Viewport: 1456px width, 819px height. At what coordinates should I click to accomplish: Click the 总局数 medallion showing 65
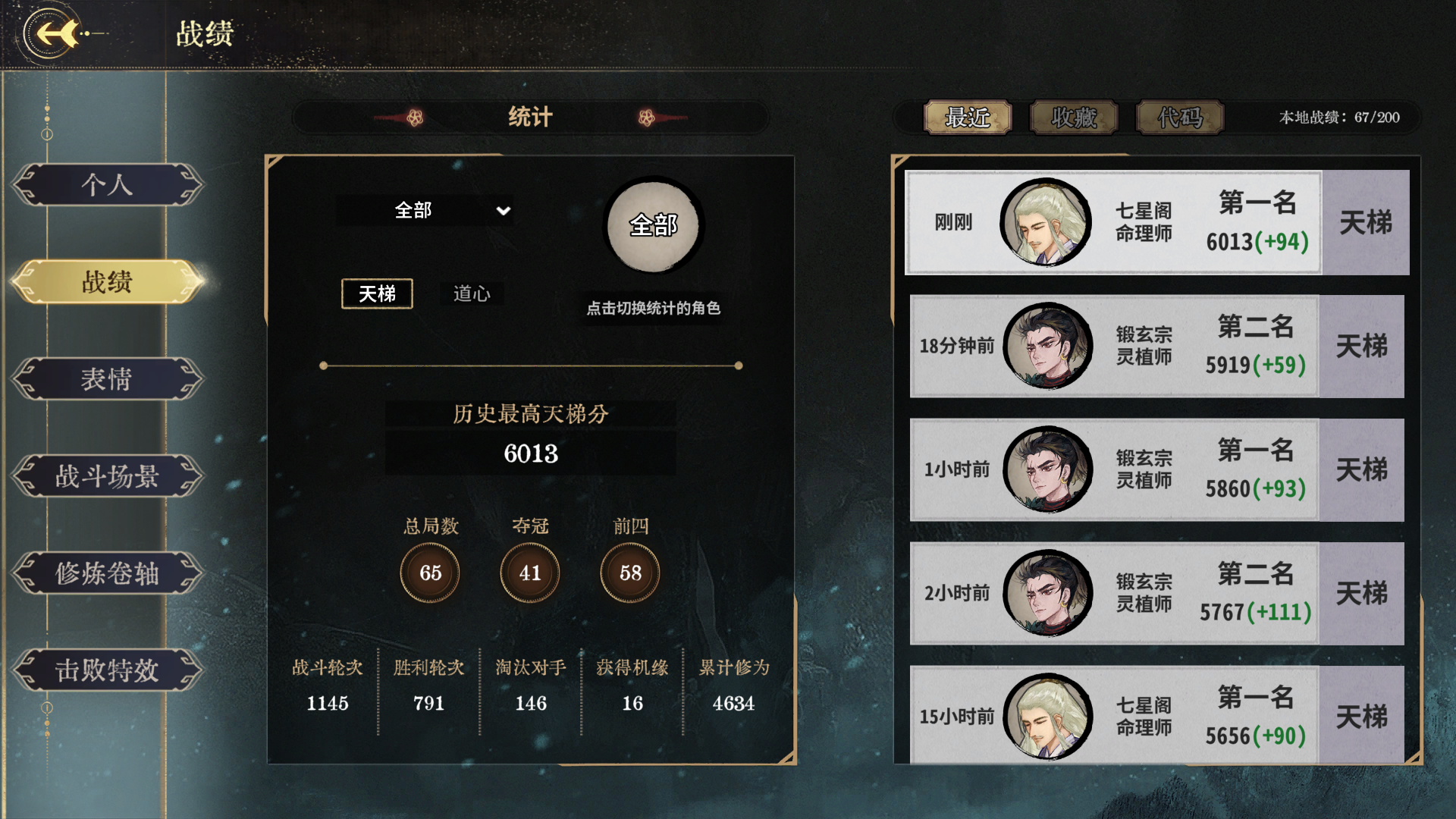430,573
